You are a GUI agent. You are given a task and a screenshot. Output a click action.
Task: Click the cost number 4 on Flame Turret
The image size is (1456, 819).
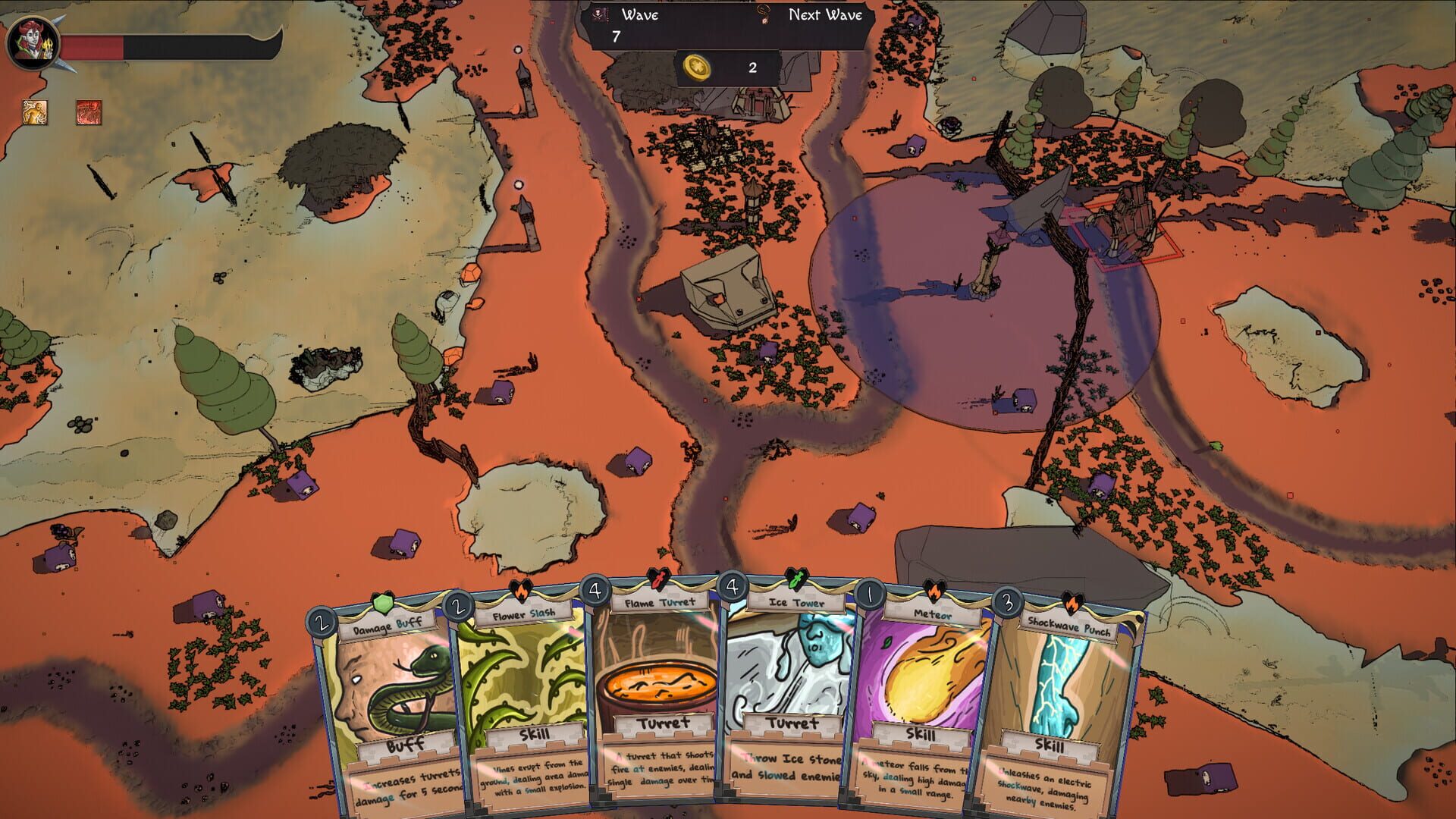(597, 588)
